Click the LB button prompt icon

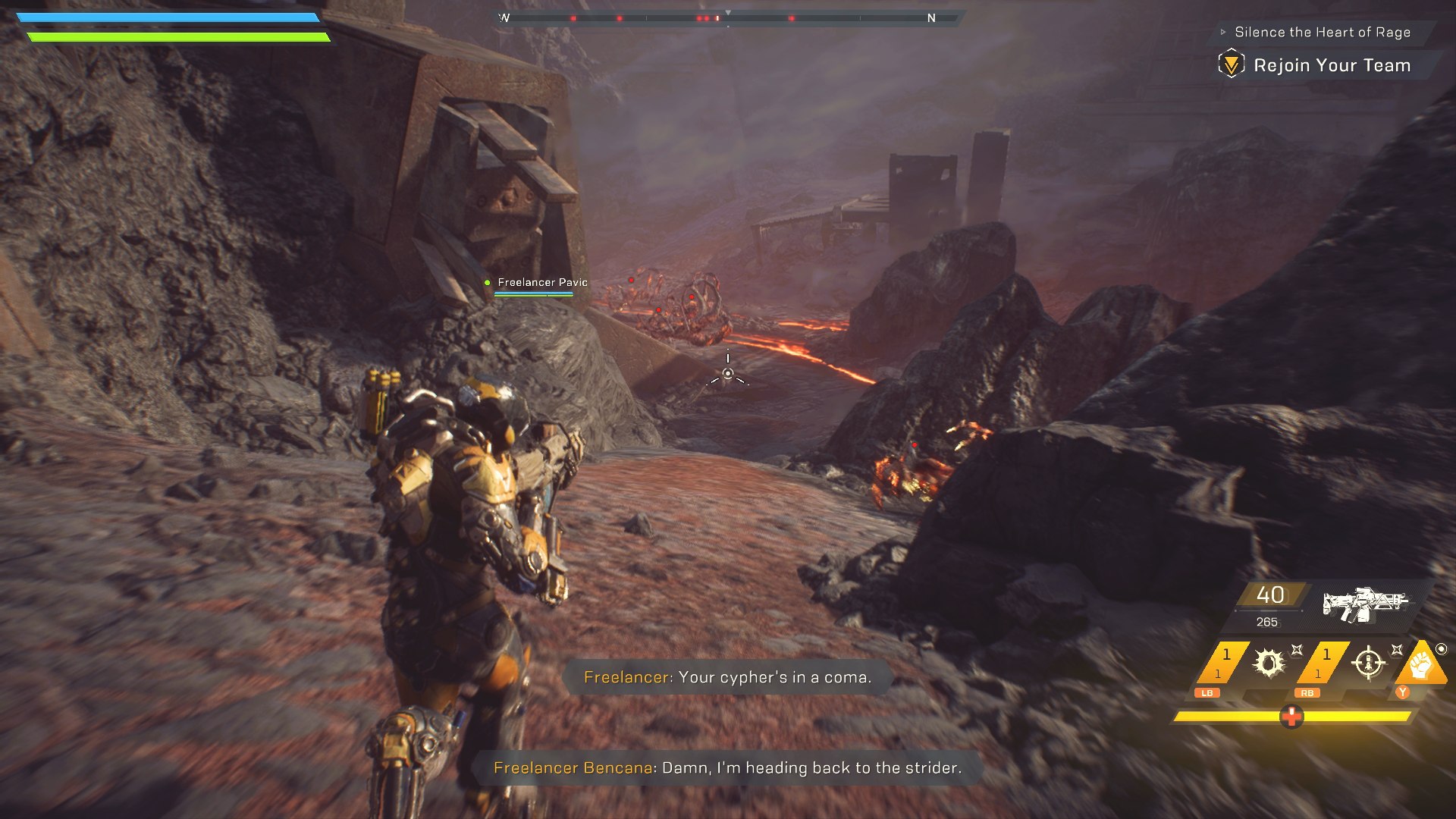1207,692
